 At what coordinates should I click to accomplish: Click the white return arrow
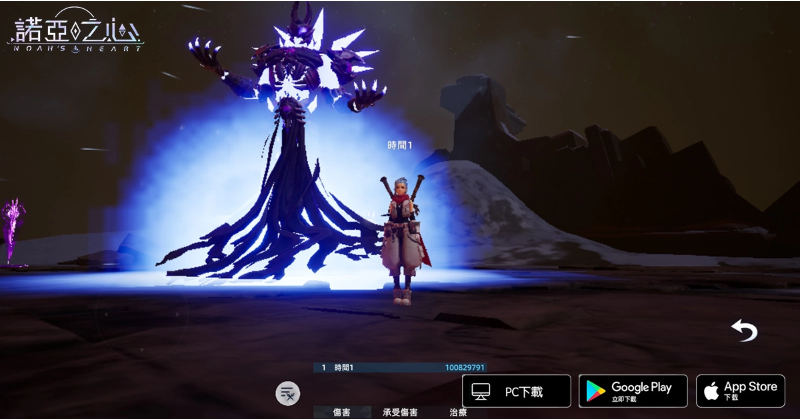tap(744, 331)
